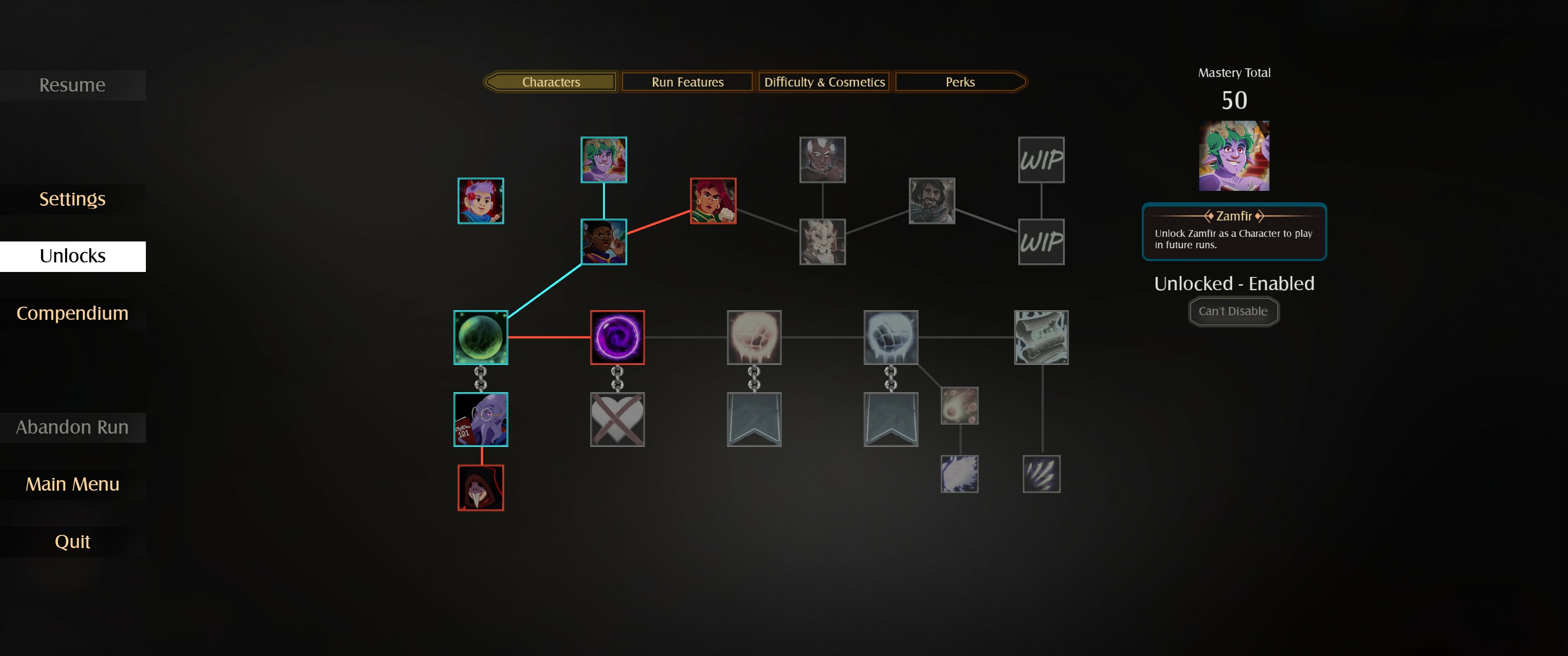
Task: Select the green orb unlock node
Action: click(480, 337)
